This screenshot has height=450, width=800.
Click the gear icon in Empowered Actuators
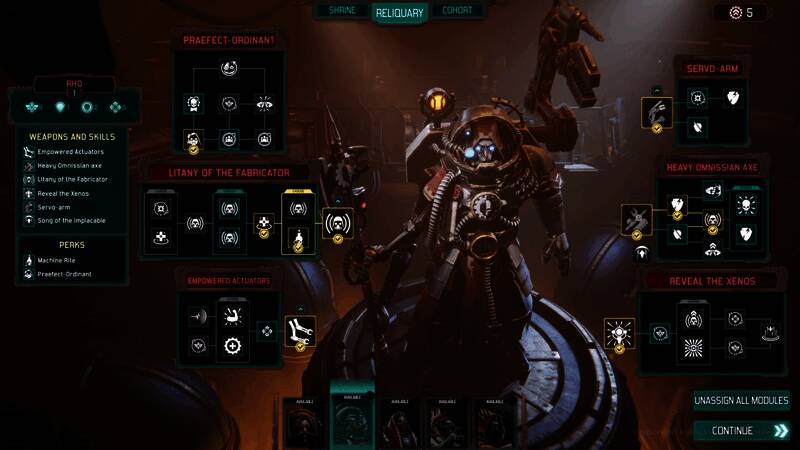[x=232, y=346]
